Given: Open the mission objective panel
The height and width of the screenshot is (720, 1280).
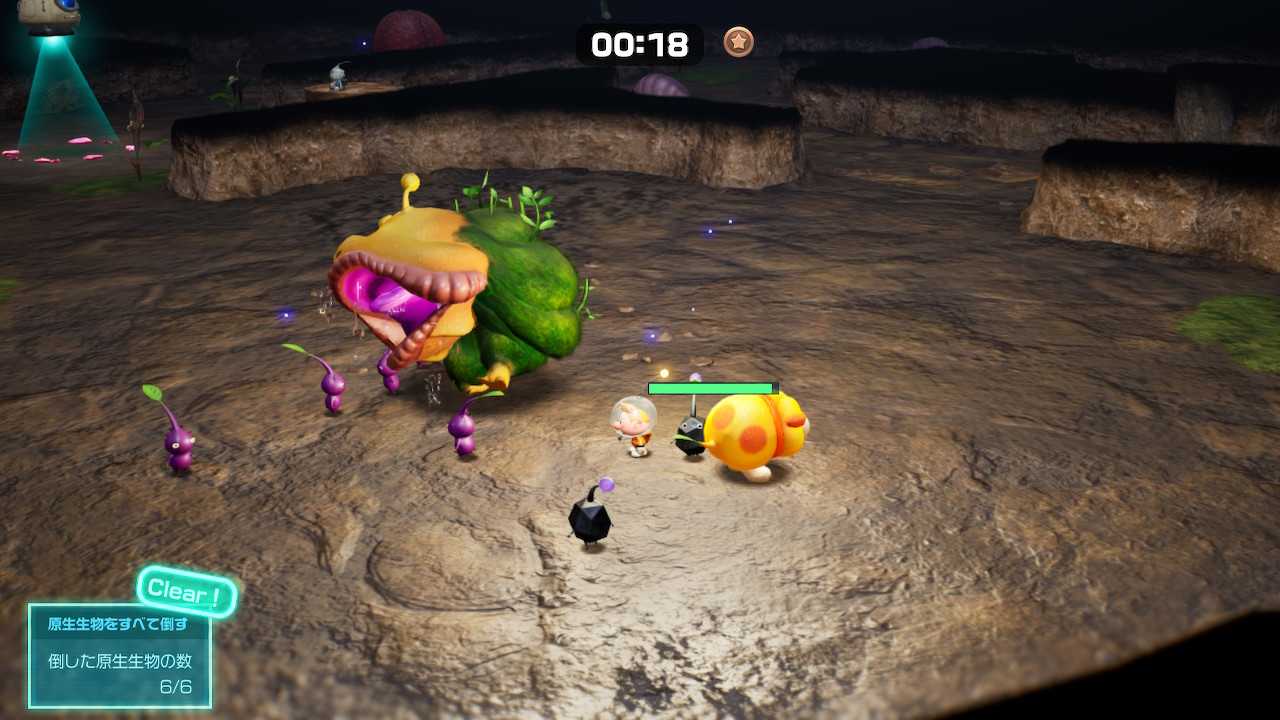Looking at the screenshot, I should pyautogui.click(x=120, y=655).
